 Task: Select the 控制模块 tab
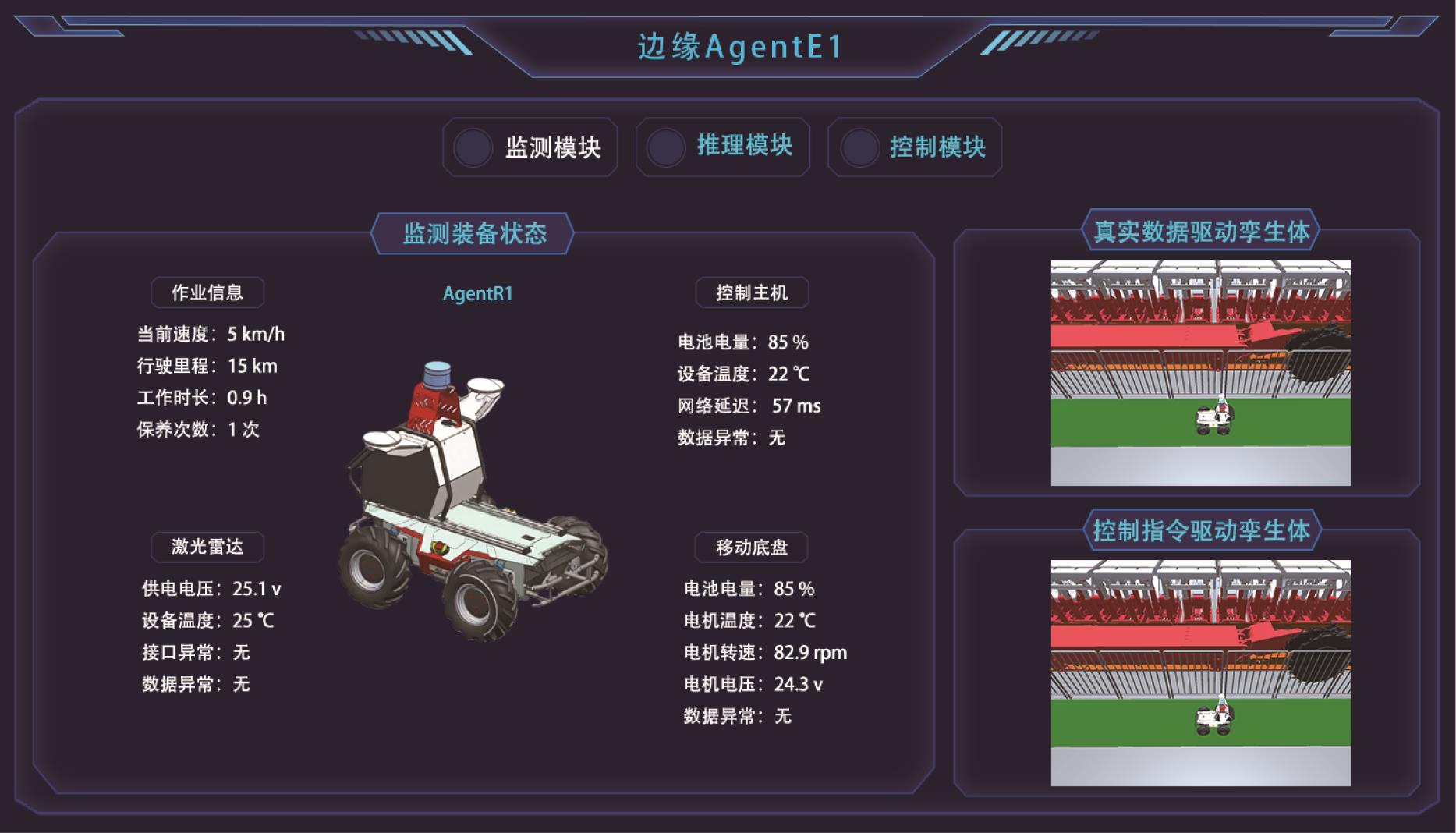tap(915, 147)
